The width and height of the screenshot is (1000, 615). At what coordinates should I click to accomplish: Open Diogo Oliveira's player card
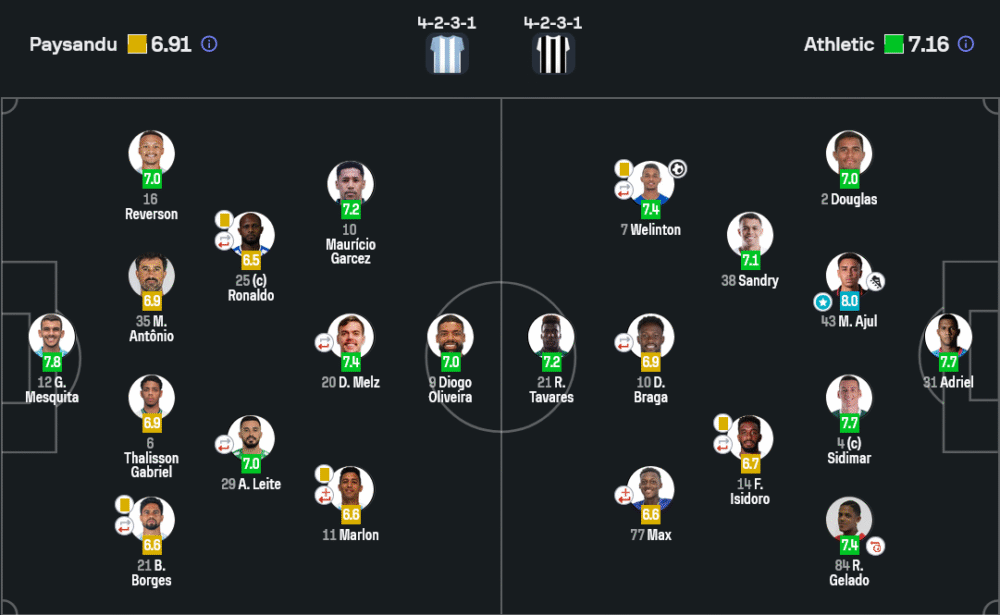coord(450,337)
